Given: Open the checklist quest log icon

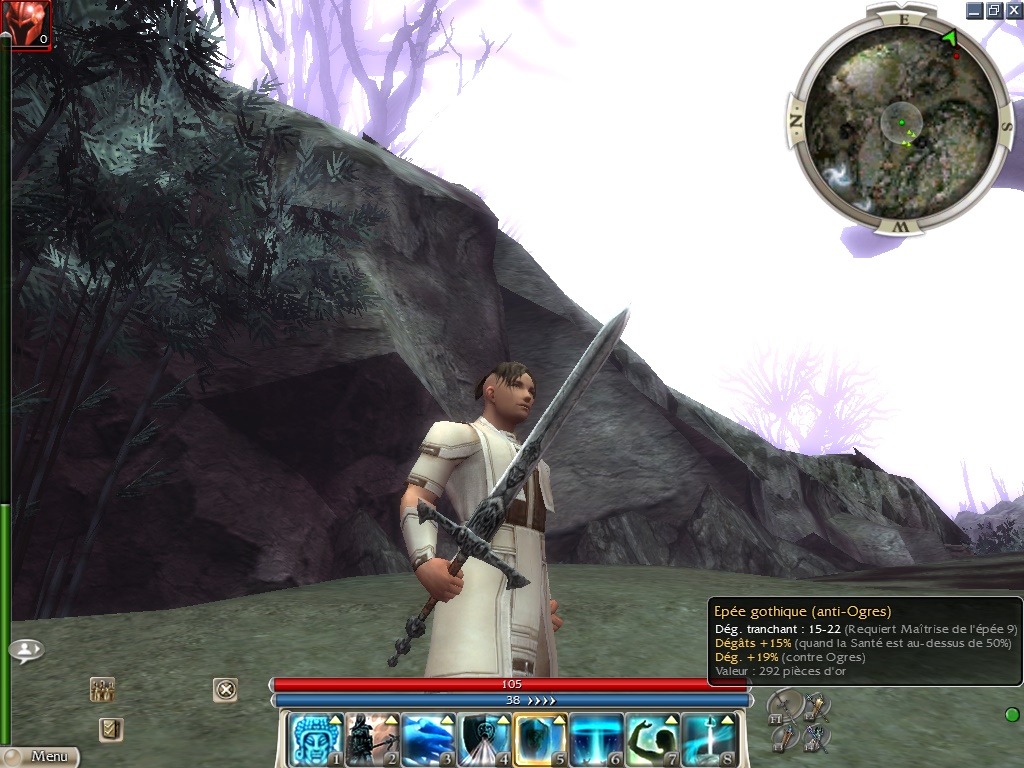Looking at the screenshot, I should tap(111, 729).
